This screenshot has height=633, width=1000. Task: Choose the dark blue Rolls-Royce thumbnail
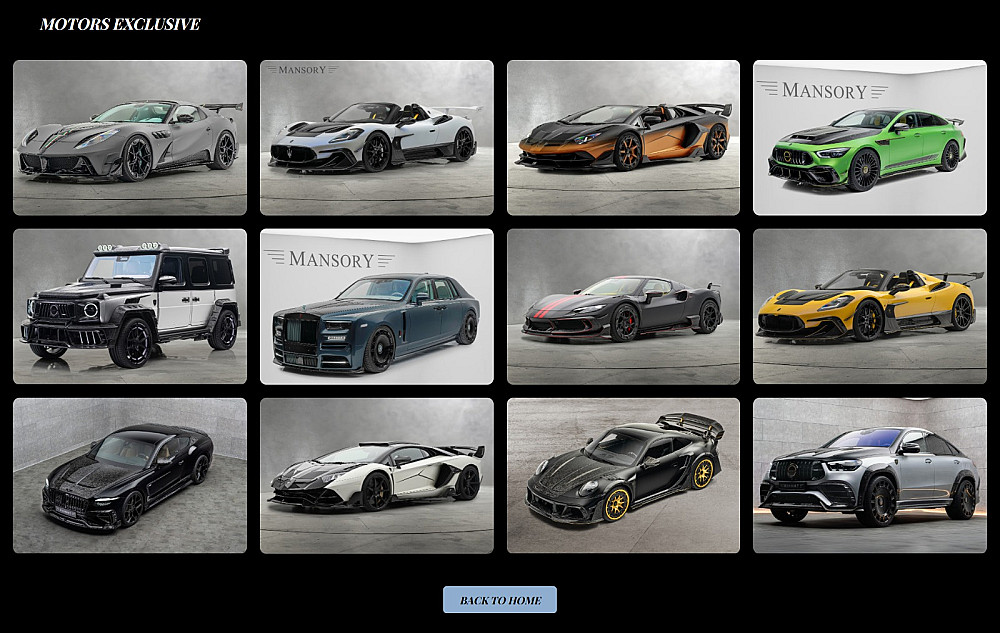[x=376, y=307]
